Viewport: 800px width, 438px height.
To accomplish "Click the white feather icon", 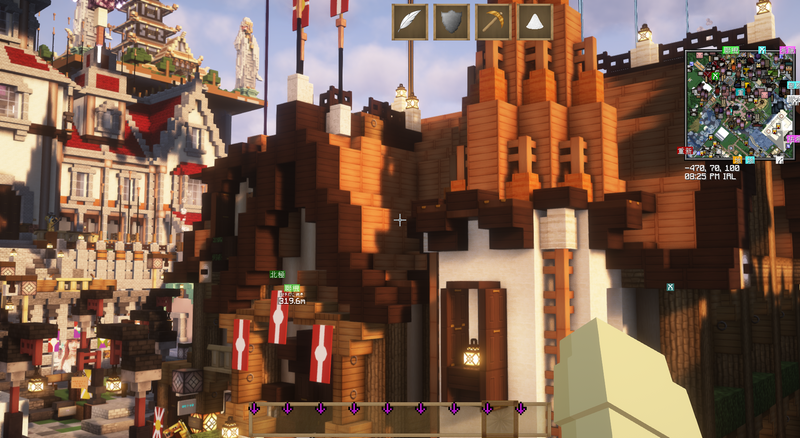I will tap(410, 22).
